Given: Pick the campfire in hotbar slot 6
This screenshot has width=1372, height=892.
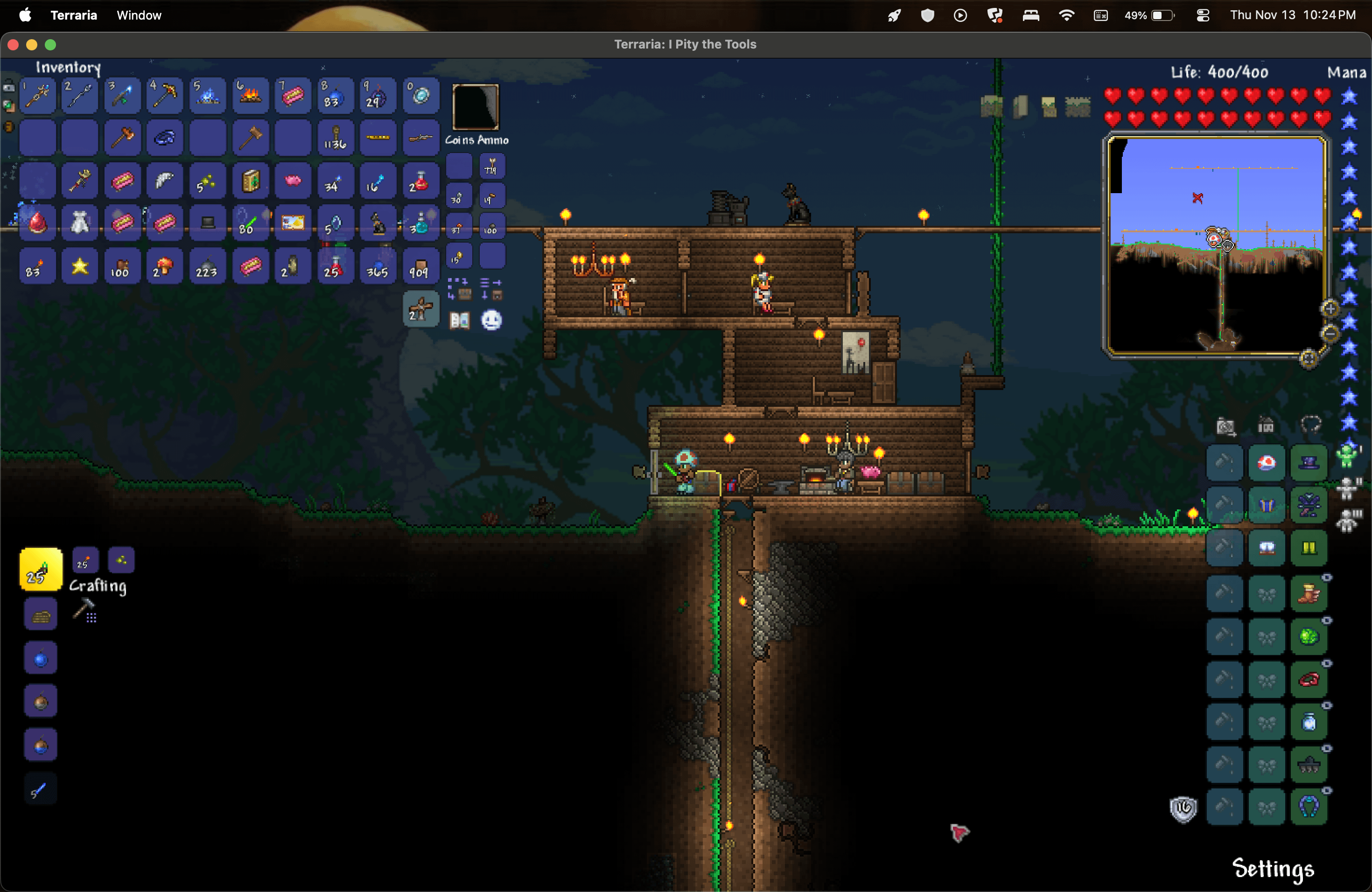Looking at the screenshot, I should (x=250, y=96).
